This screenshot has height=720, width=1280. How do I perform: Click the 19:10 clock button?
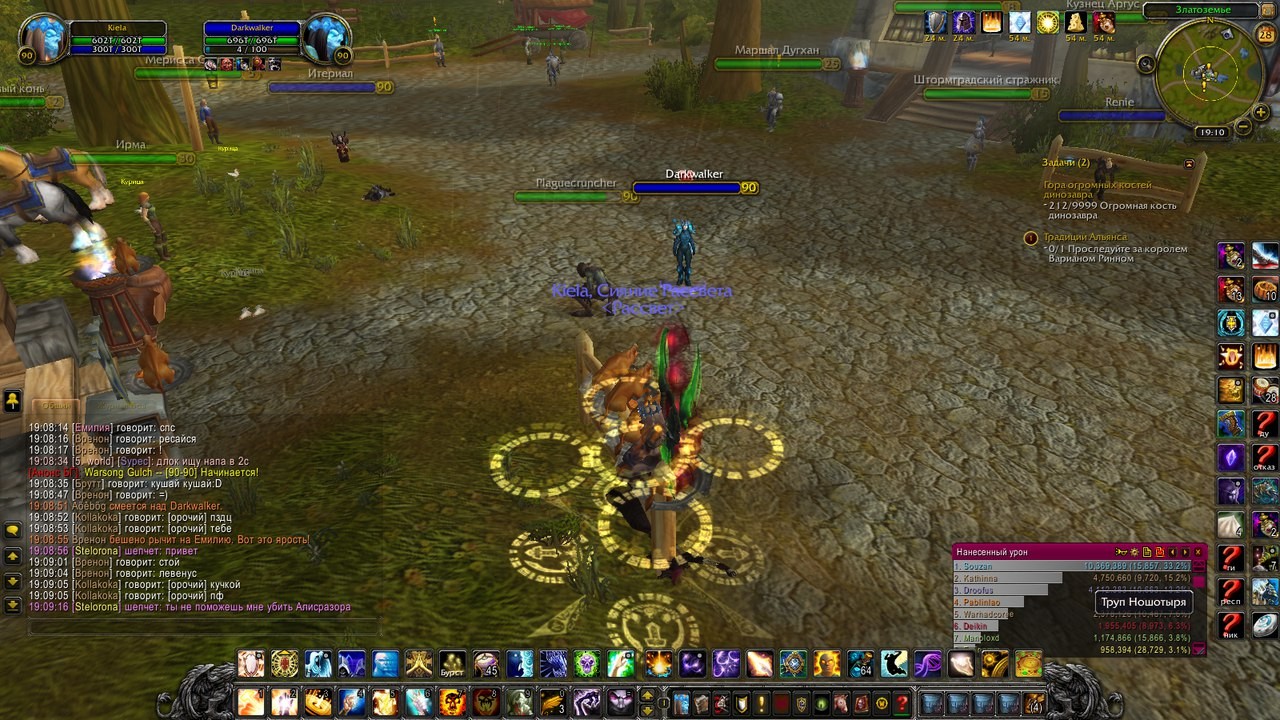[x=1211, y=132]
